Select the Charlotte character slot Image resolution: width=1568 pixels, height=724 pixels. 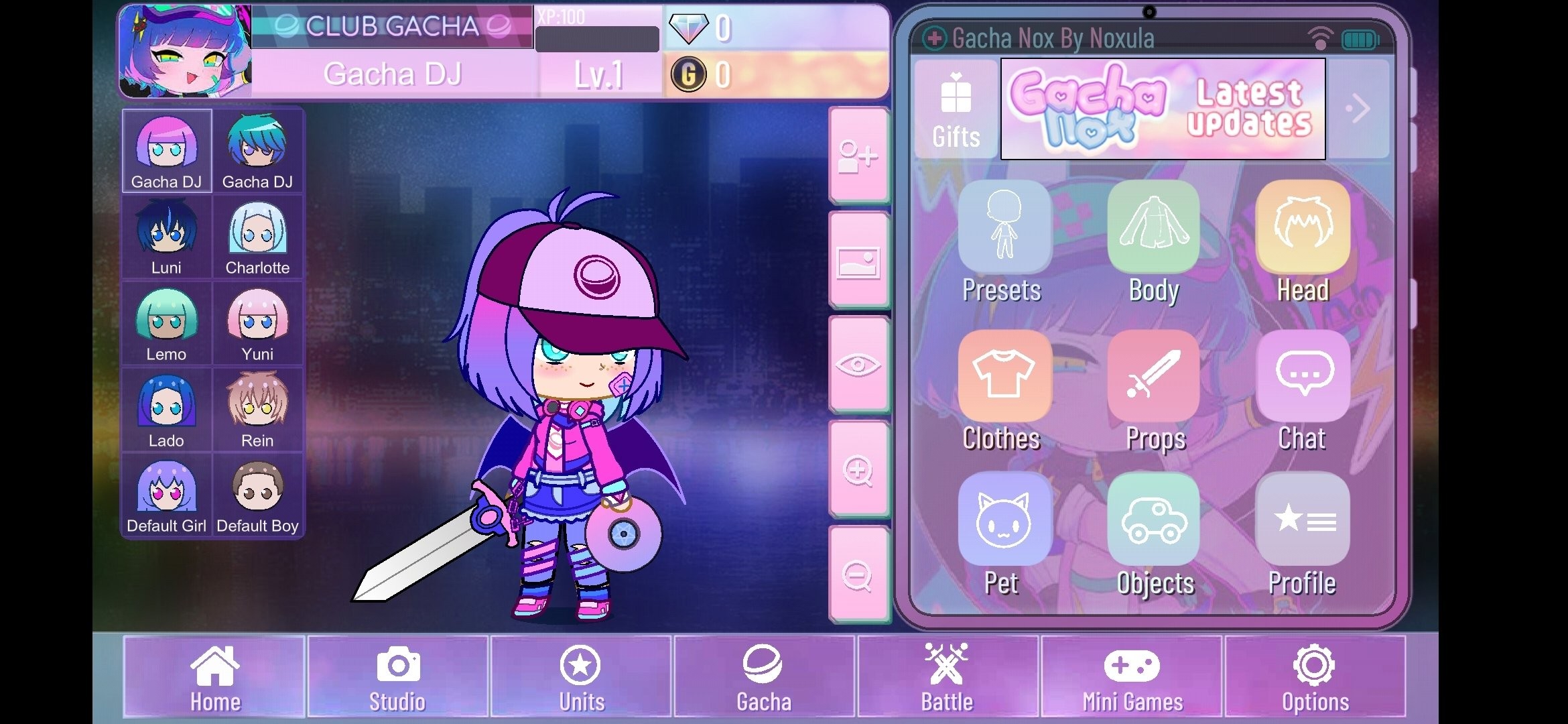point(257,238)
